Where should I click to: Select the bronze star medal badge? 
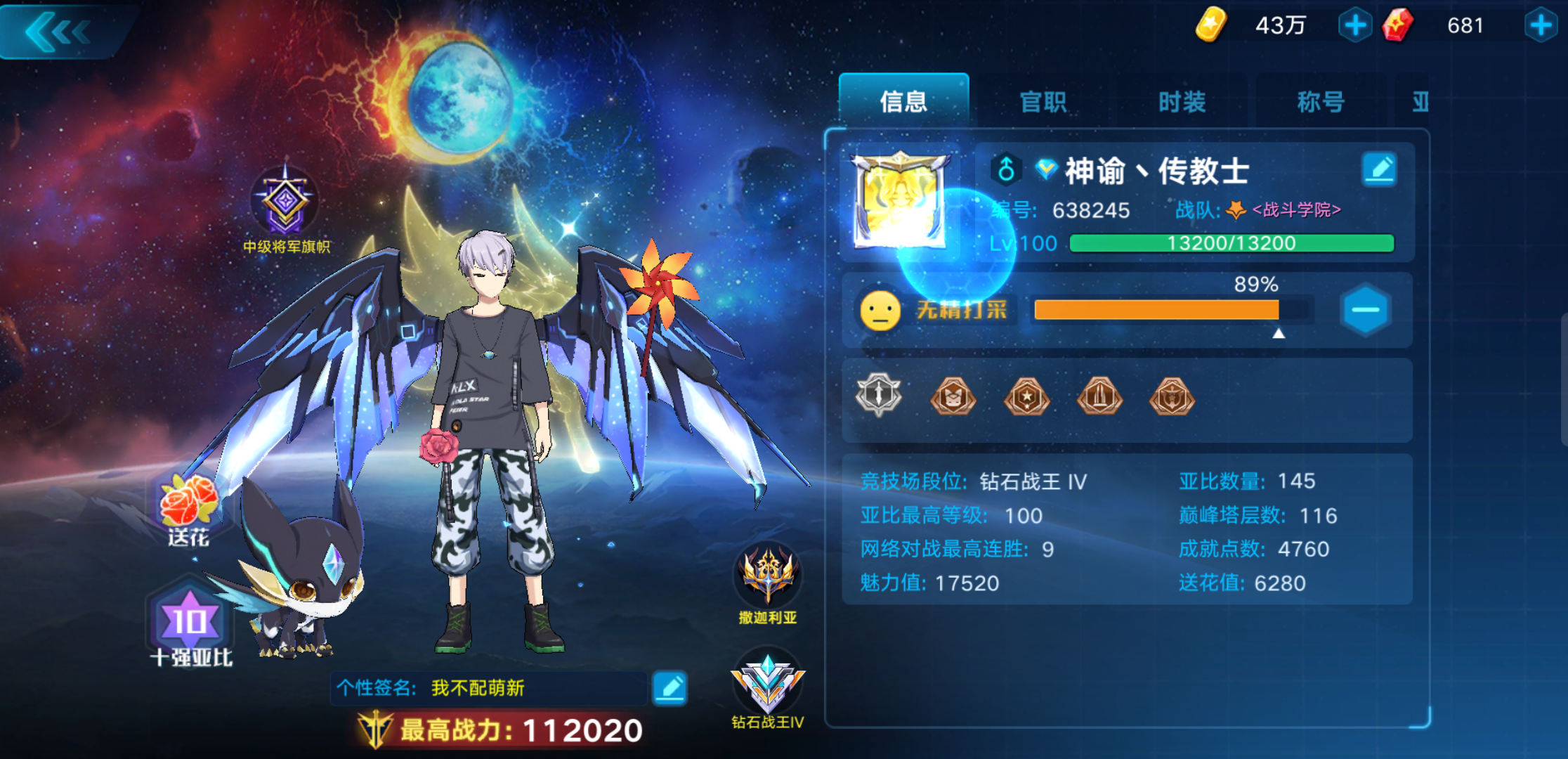point(1026,397)
